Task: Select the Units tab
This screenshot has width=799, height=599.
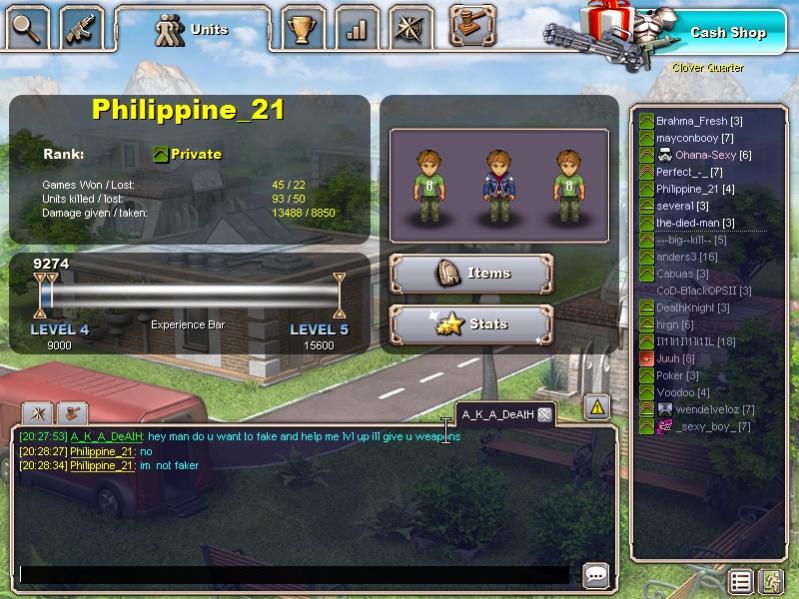Action: (192, 30)
